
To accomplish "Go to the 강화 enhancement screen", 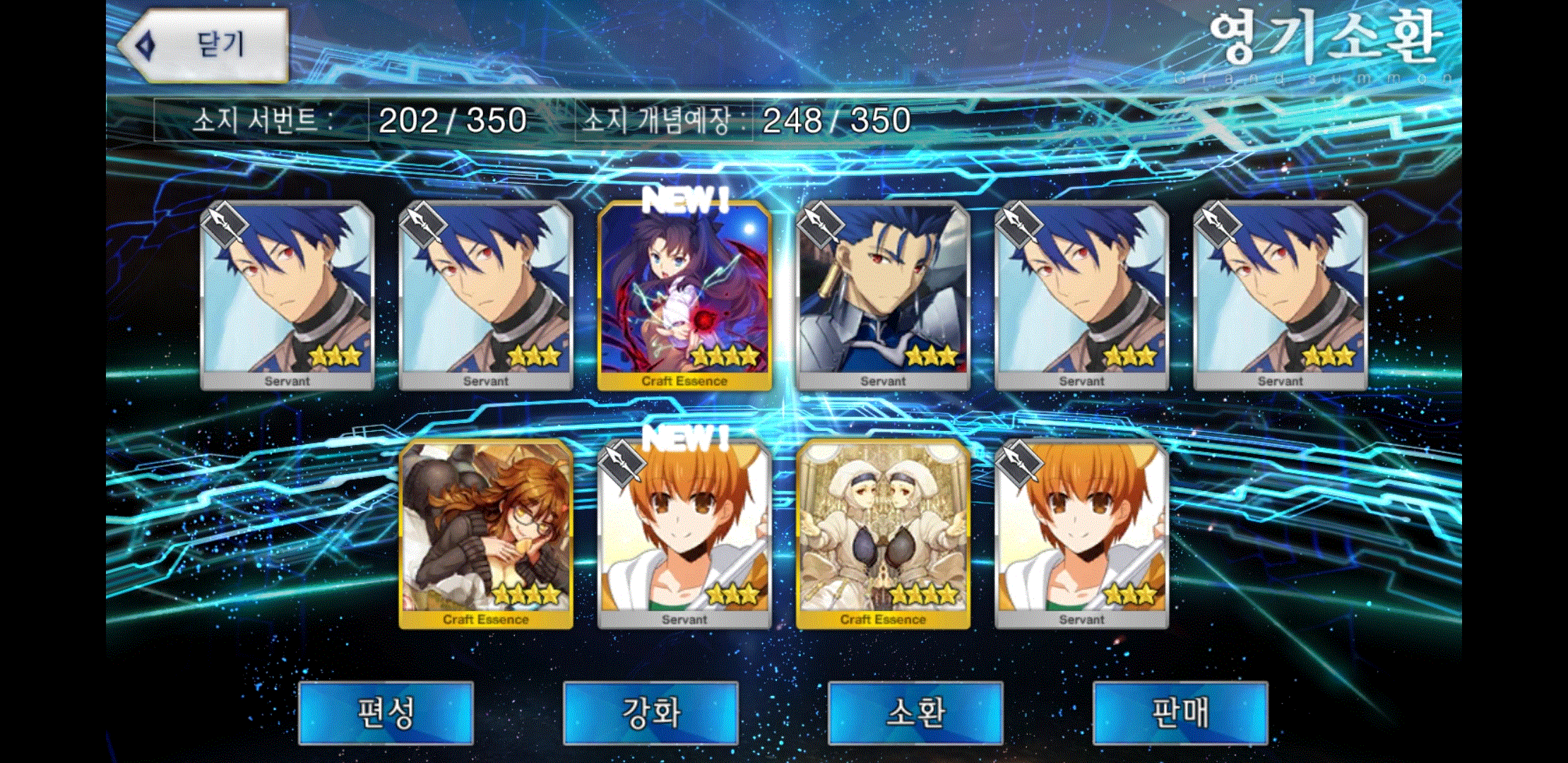I will (x=651, y=712).
